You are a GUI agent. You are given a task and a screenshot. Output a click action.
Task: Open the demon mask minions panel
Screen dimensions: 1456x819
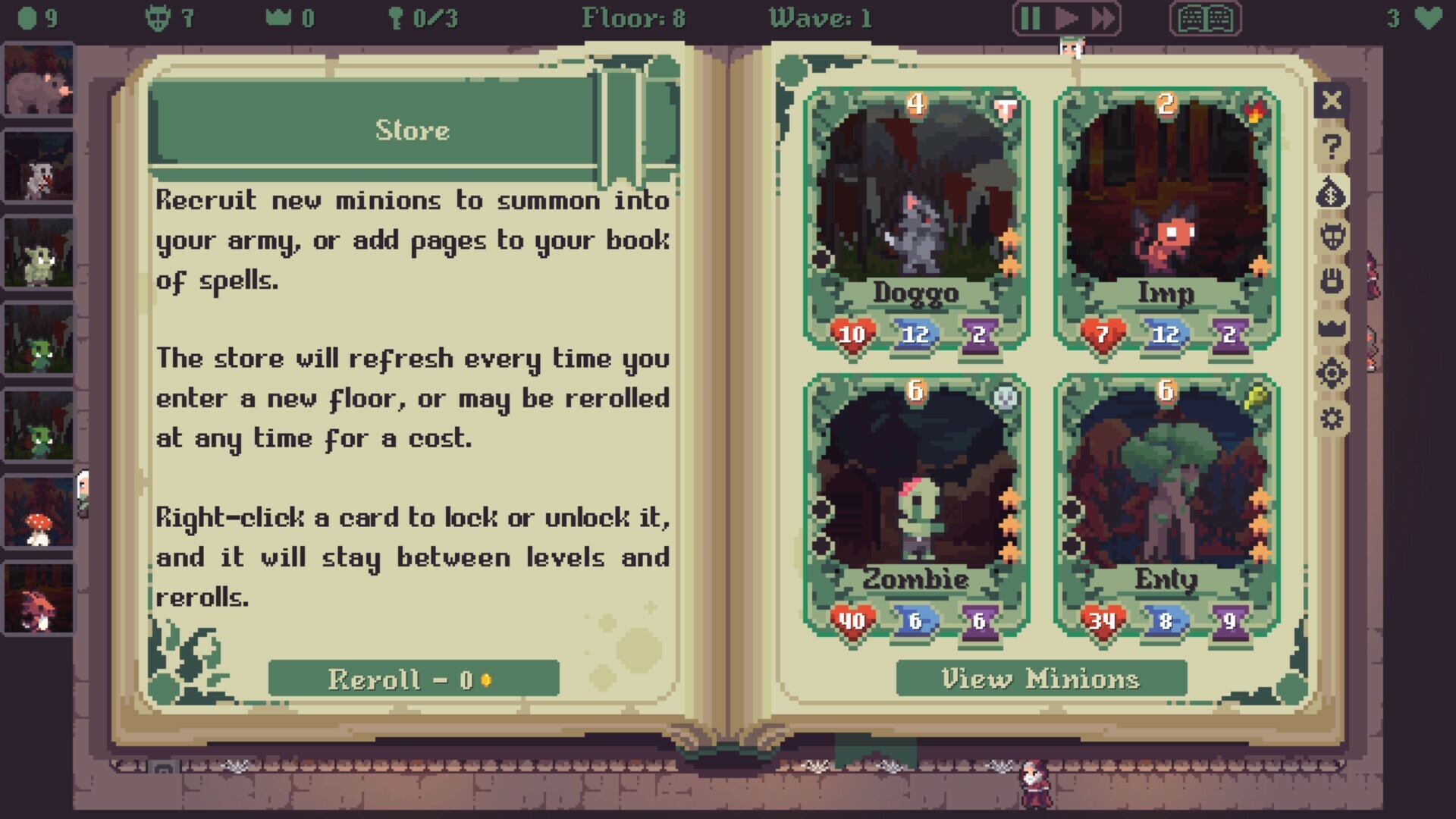point(1332,236)
